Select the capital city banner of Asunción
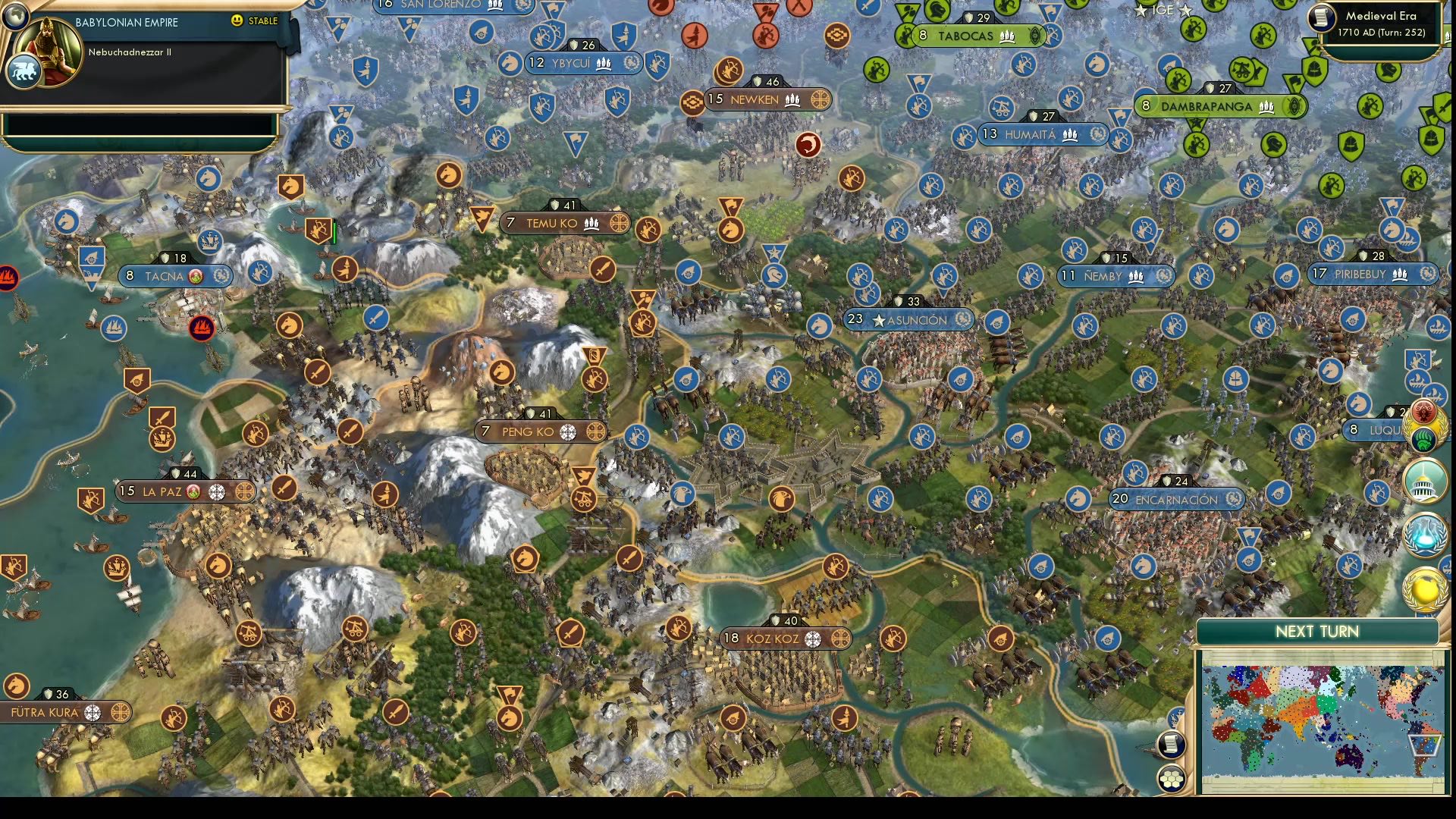The width and height of the screenshot is (1456, 819). [908, 320]
